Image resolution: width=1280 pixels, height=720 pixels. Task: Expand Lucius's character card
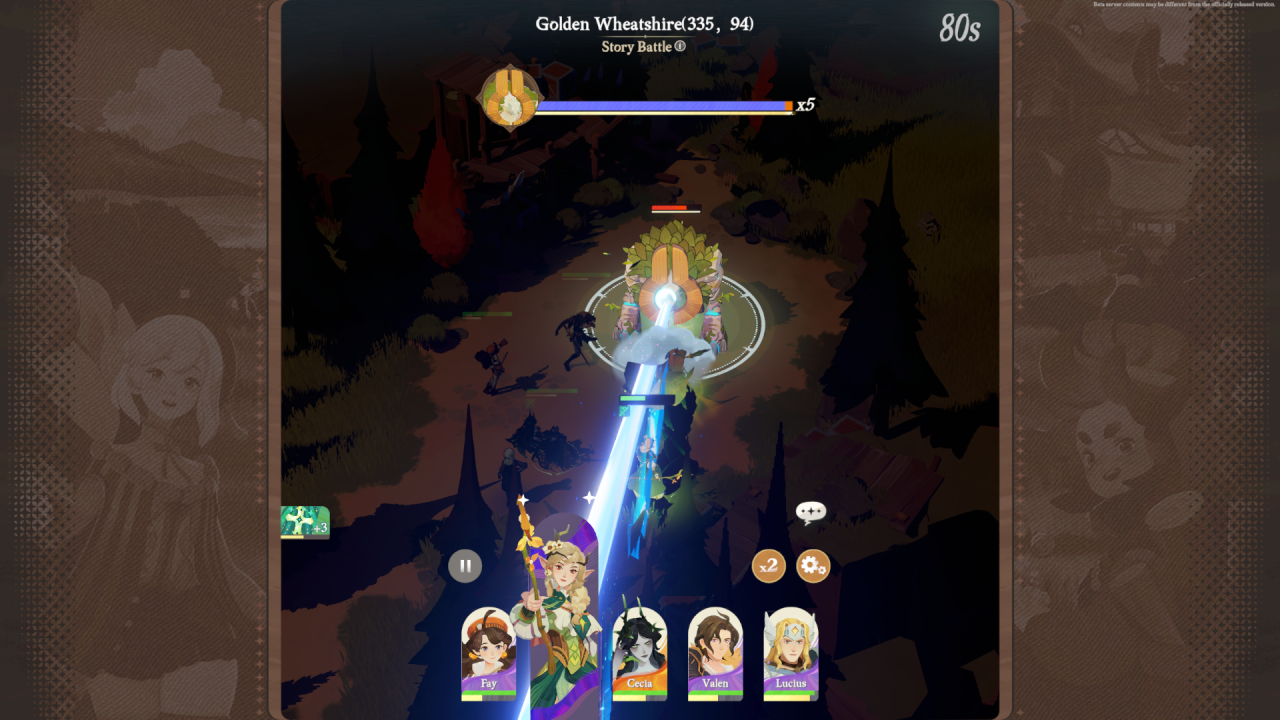click(790, 655)
